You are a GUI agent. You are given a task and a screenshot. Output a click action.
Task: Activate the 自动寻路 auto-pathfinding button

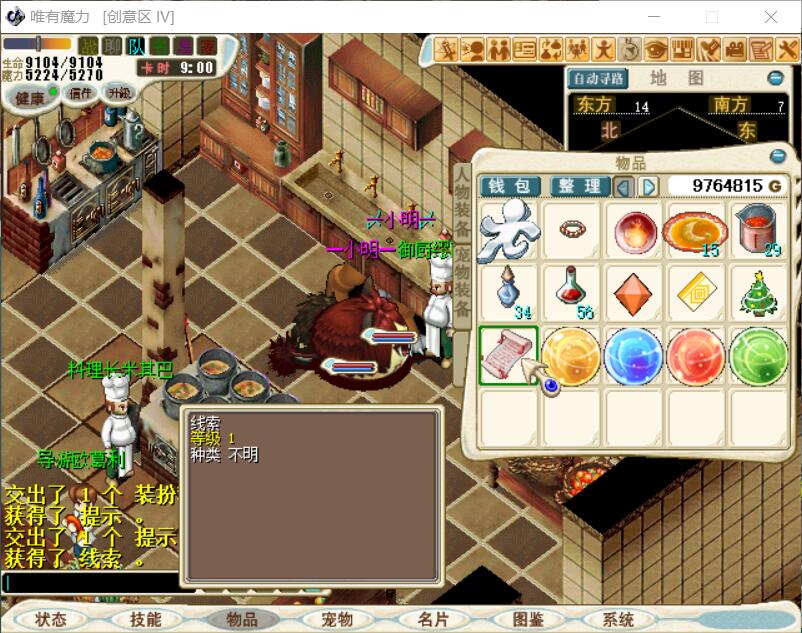click(x=598, y=78)
